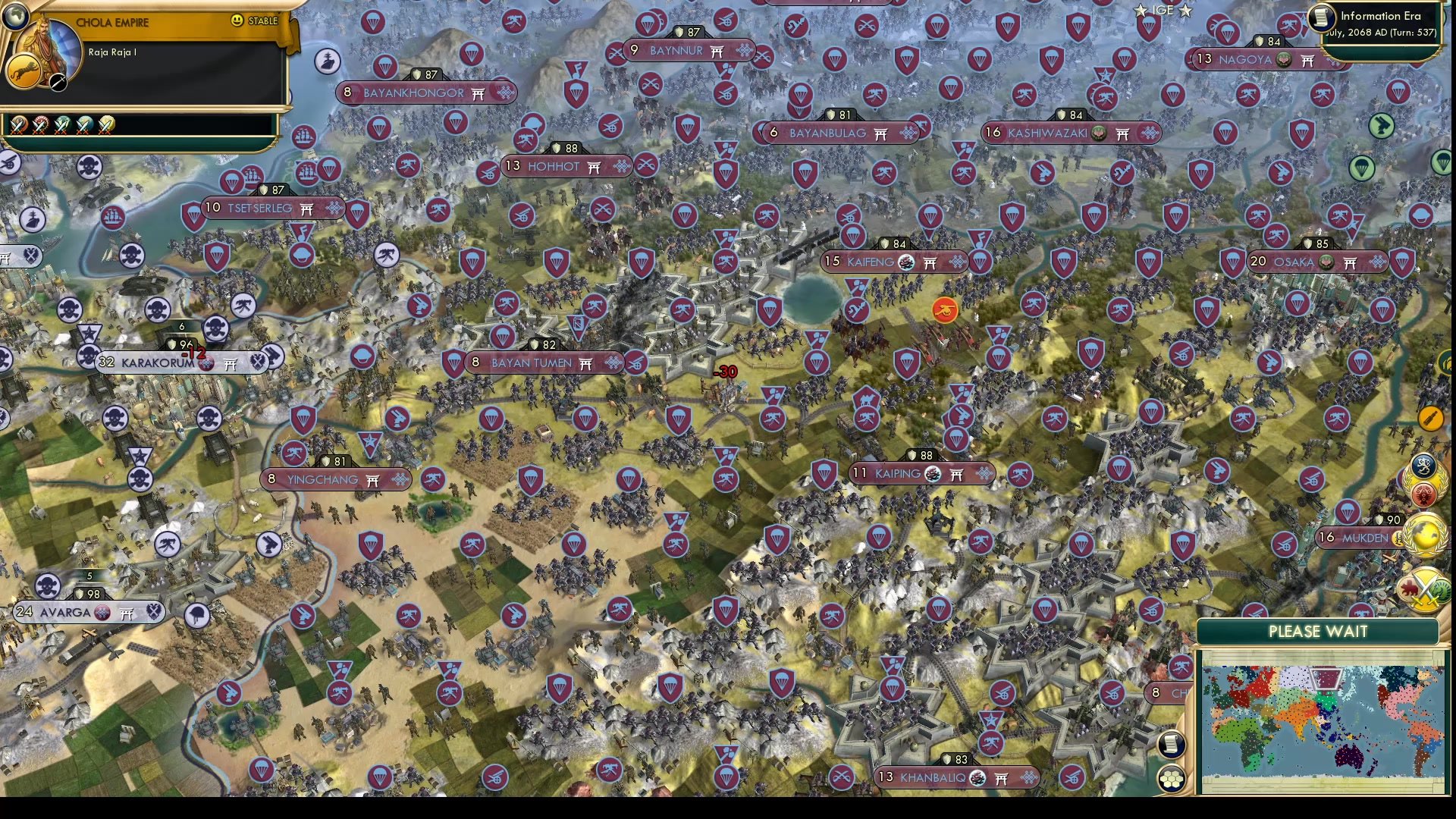The height and width of the screenshot is (819, 1456).
Task: Click Australia on the minimap
Action: coord(1350,757)
